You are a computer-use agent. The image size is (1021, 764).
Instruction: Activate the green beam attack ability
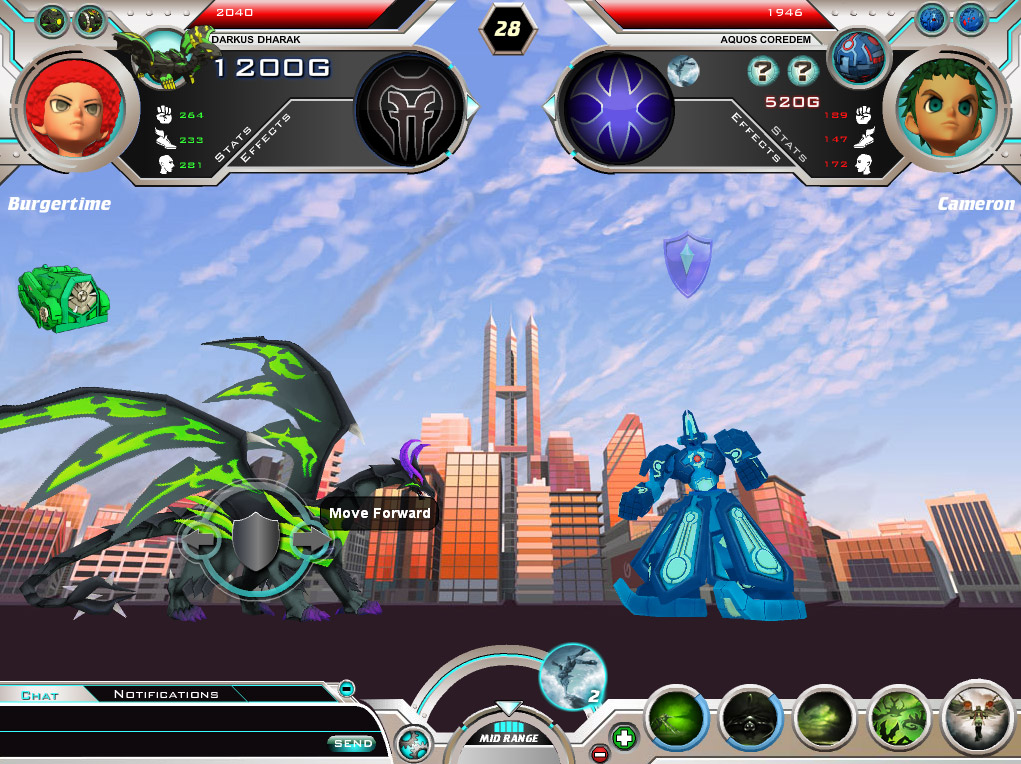[x=676, y=719]
